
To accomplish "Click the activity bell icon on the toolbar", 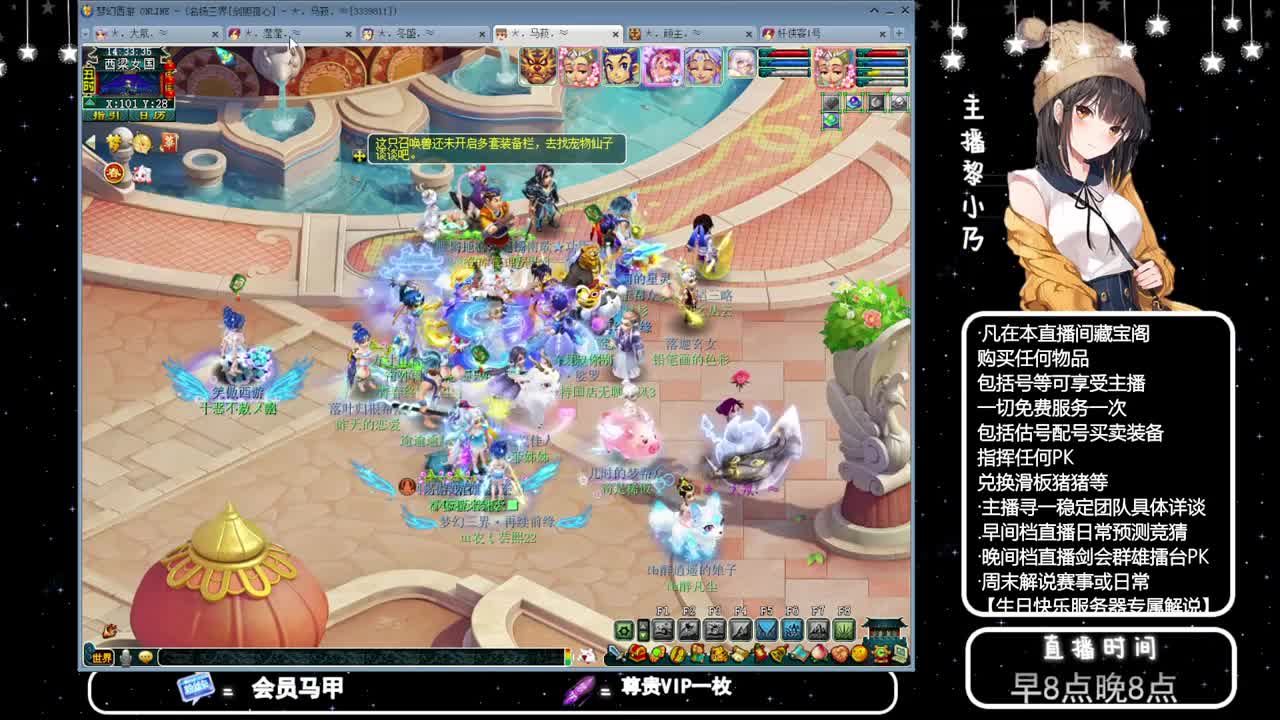I will (x=779, y=655).
